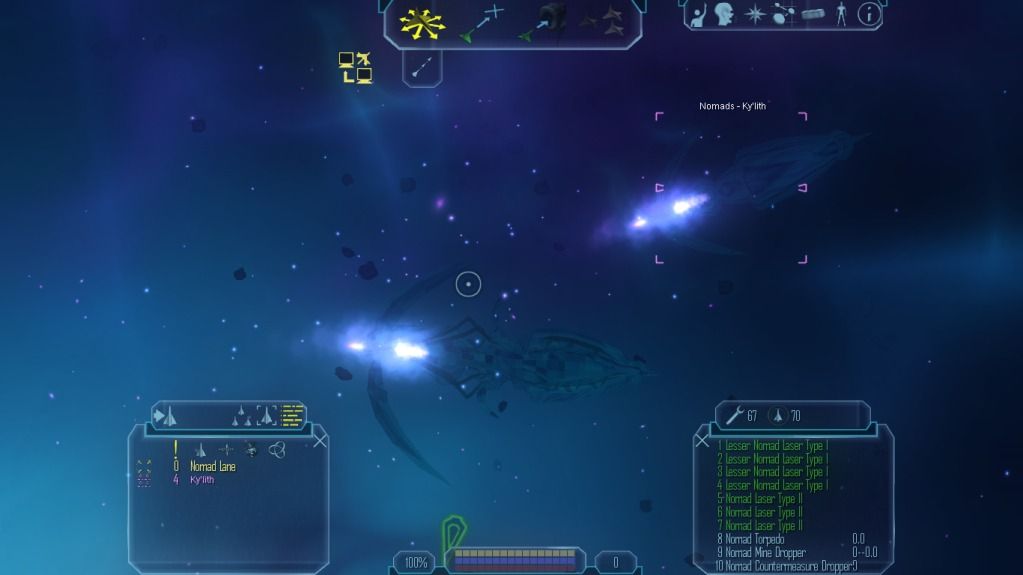The width and height of the screenshot is (1023, 575).
Task: Select Ky'lith in the contact list
Action: tap(203, 480)
